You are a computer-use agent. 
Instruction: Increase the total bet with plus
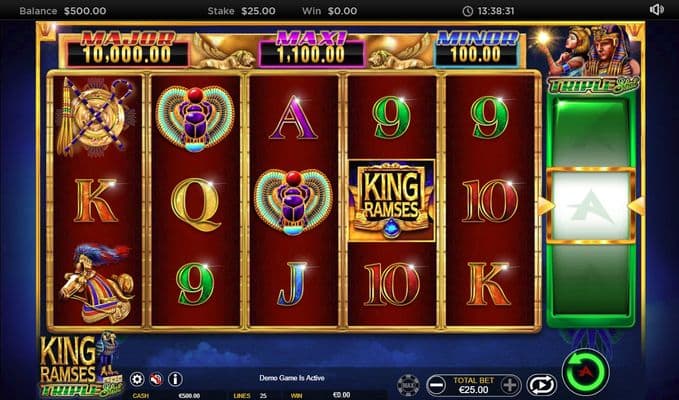510,384
